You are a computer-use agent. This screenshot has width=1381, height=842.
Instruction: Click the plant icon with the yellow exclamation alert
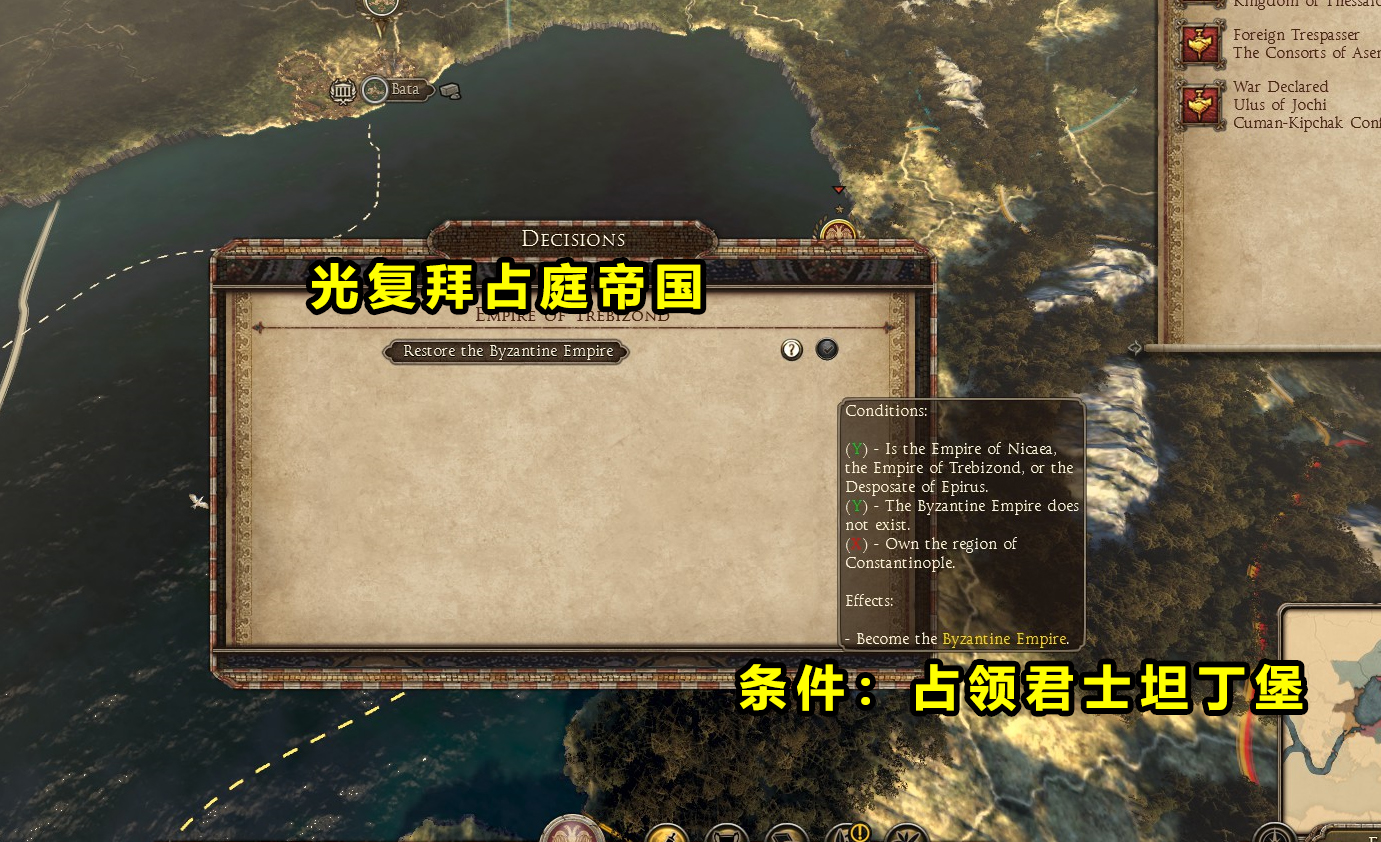tap(852, 833)
